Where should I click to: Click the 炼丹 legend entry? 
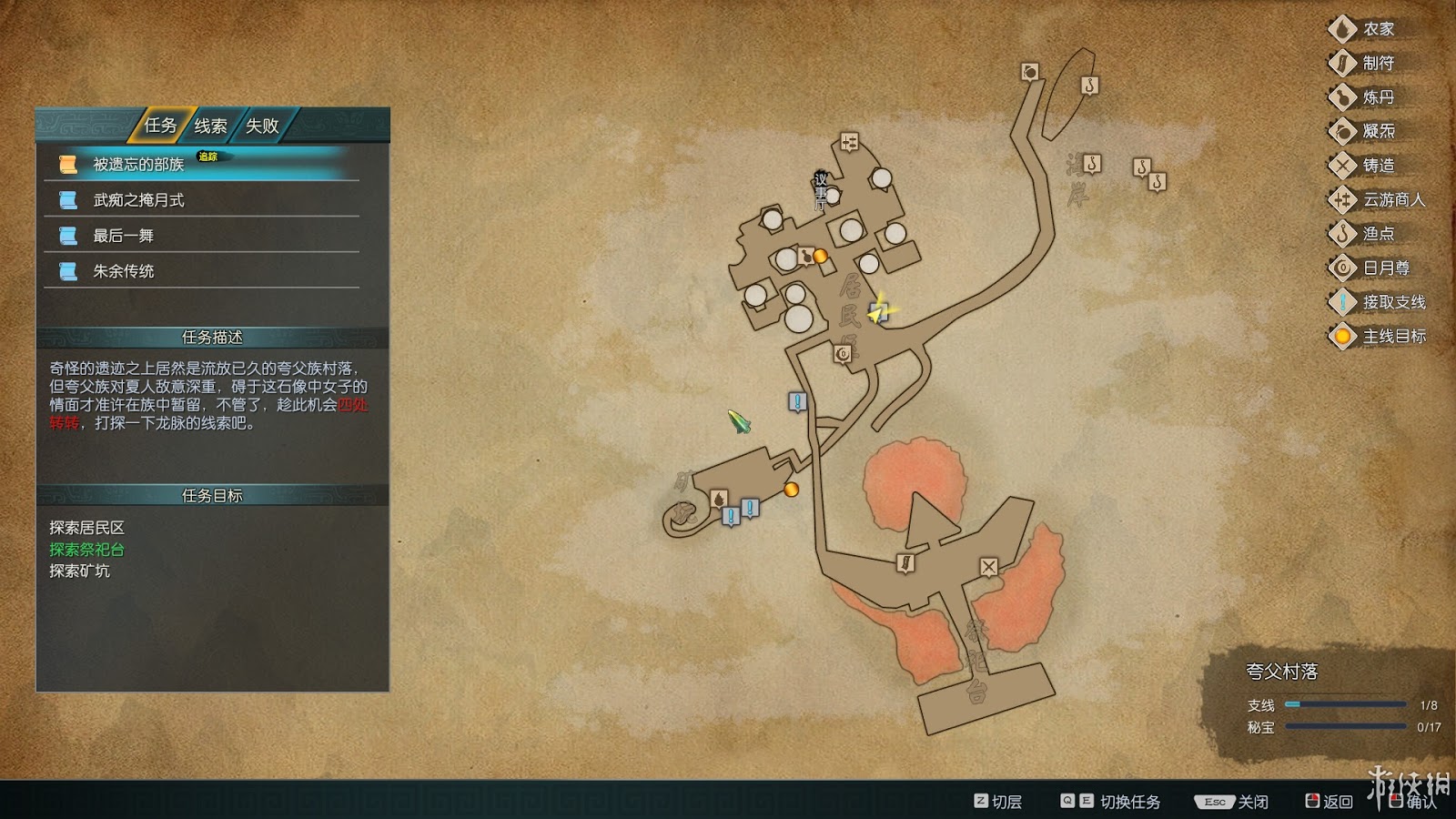pyautogui.click(x=1378, y=97)
